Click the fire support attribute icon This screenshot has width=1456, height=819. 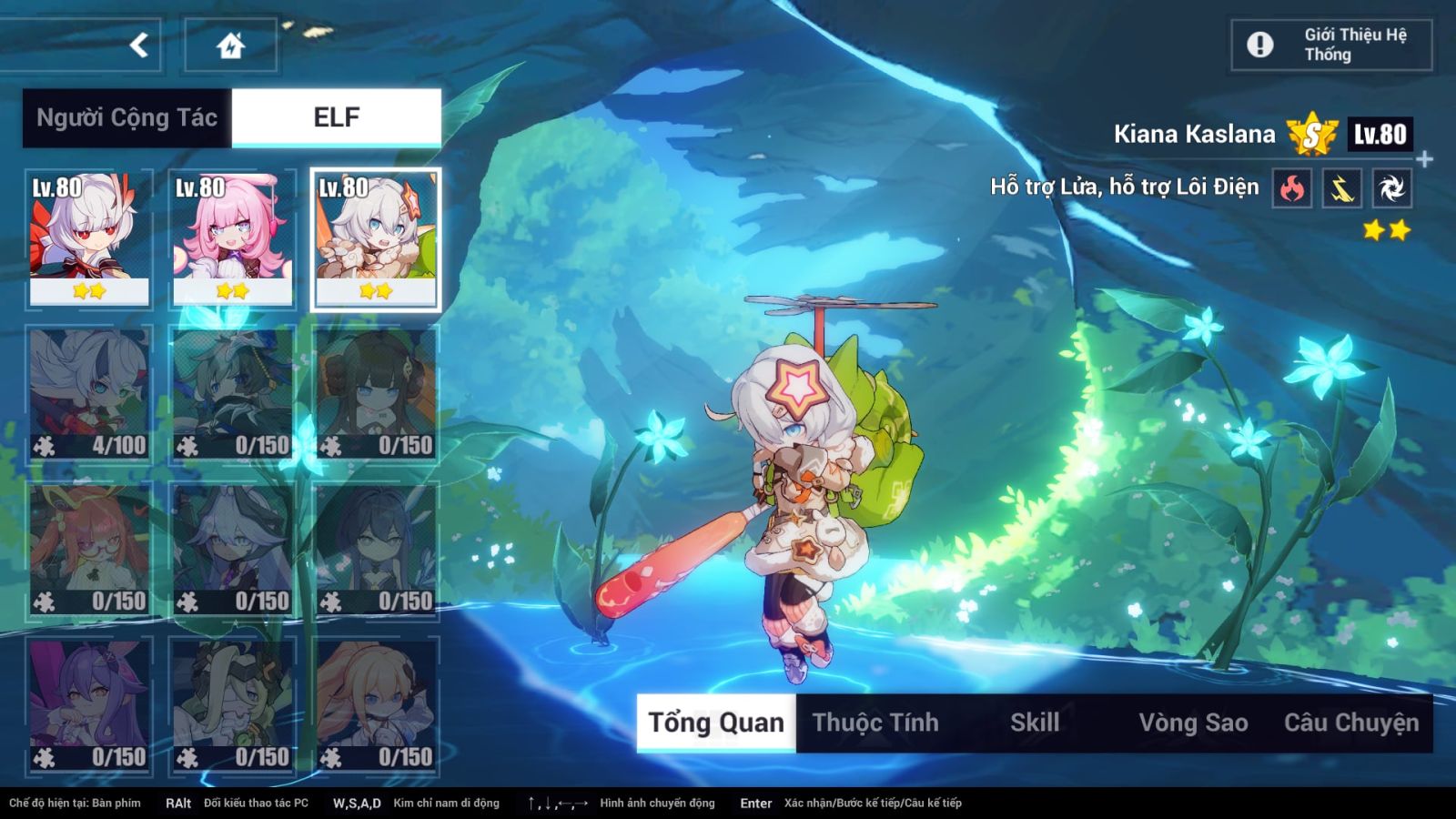[1291, 188]
